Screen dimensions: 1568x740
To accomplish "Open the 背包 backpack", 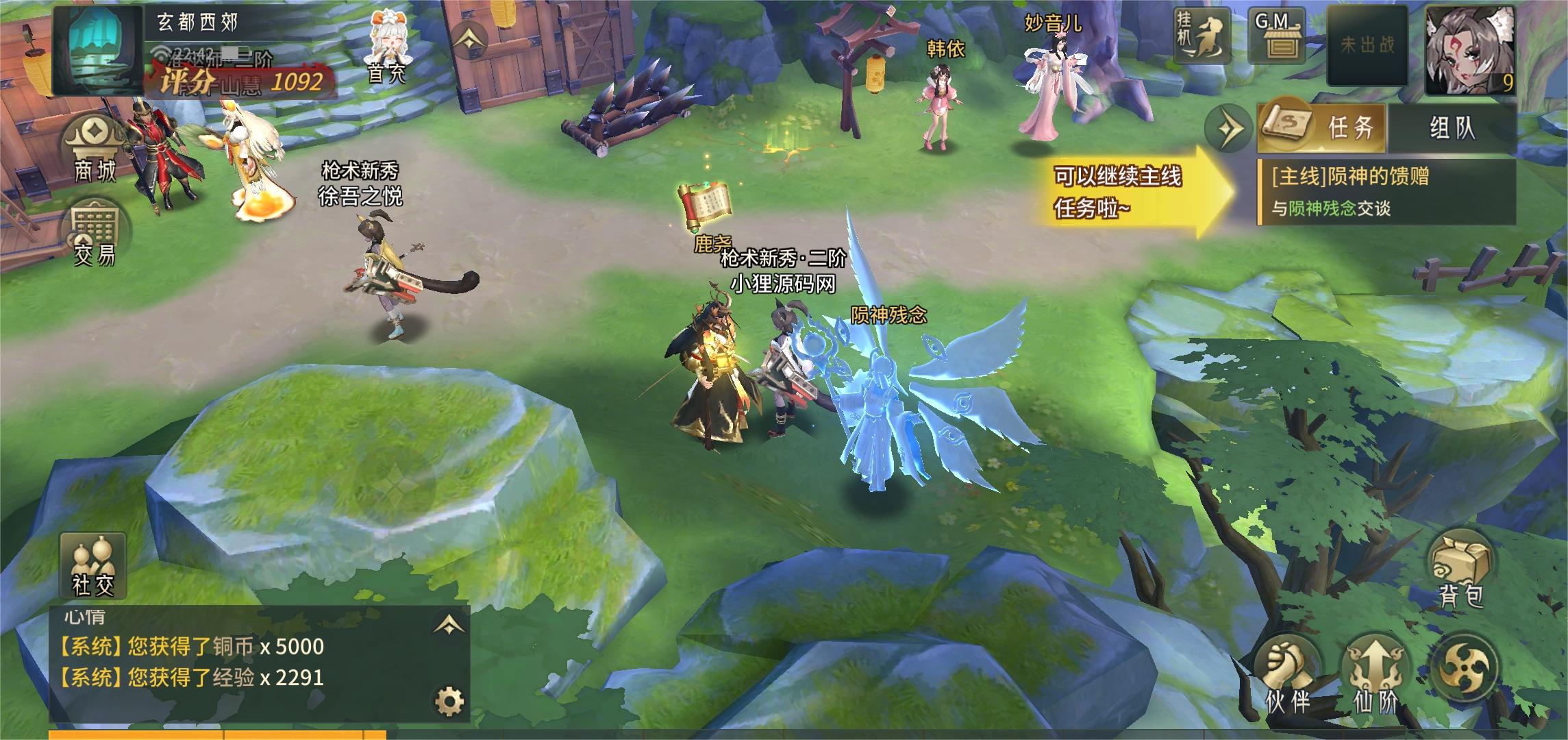I will [x=1460, y=573].
